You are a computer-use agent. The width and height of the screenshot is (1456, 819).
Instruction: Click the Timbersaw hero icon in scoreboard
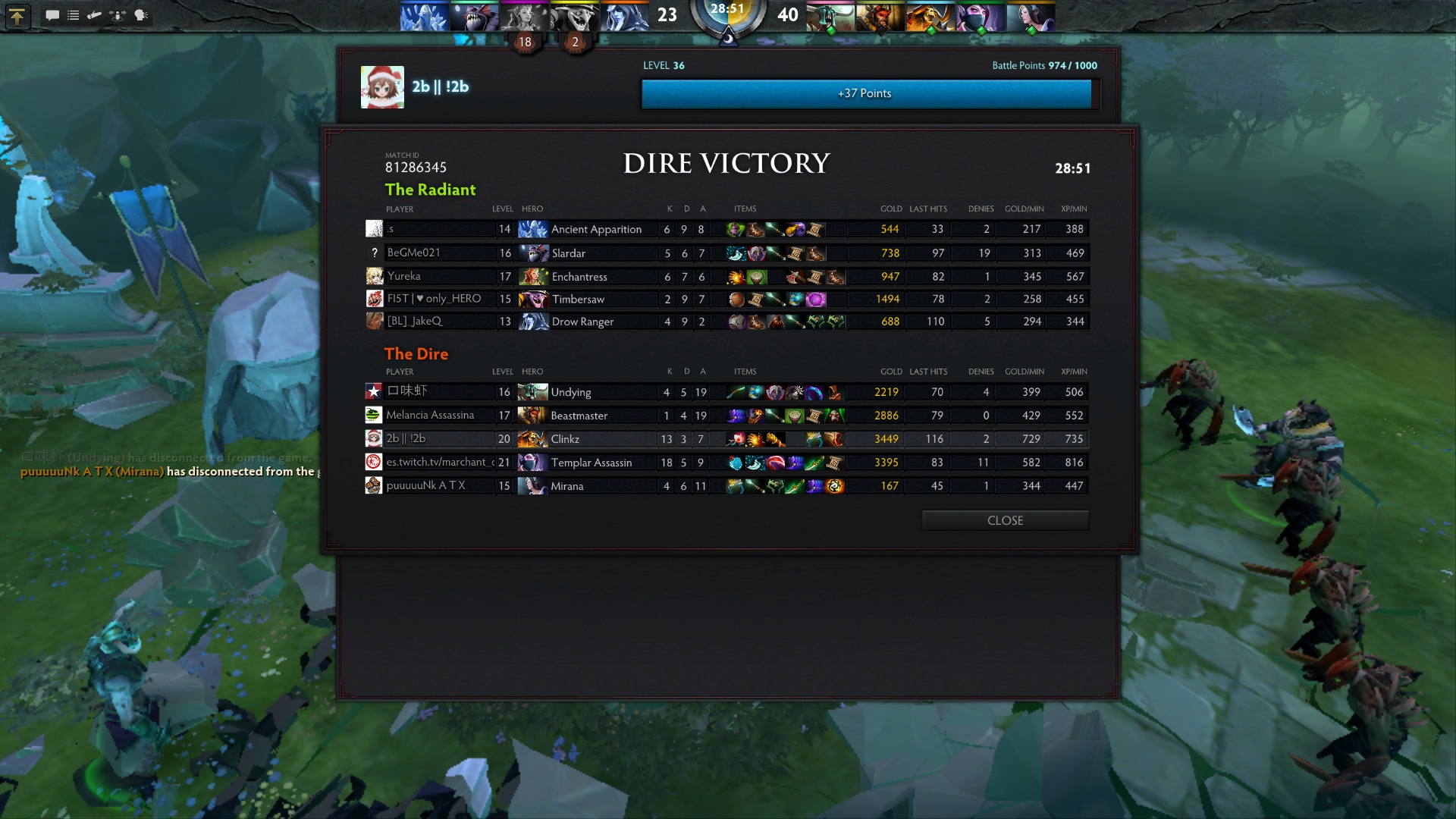533,300
